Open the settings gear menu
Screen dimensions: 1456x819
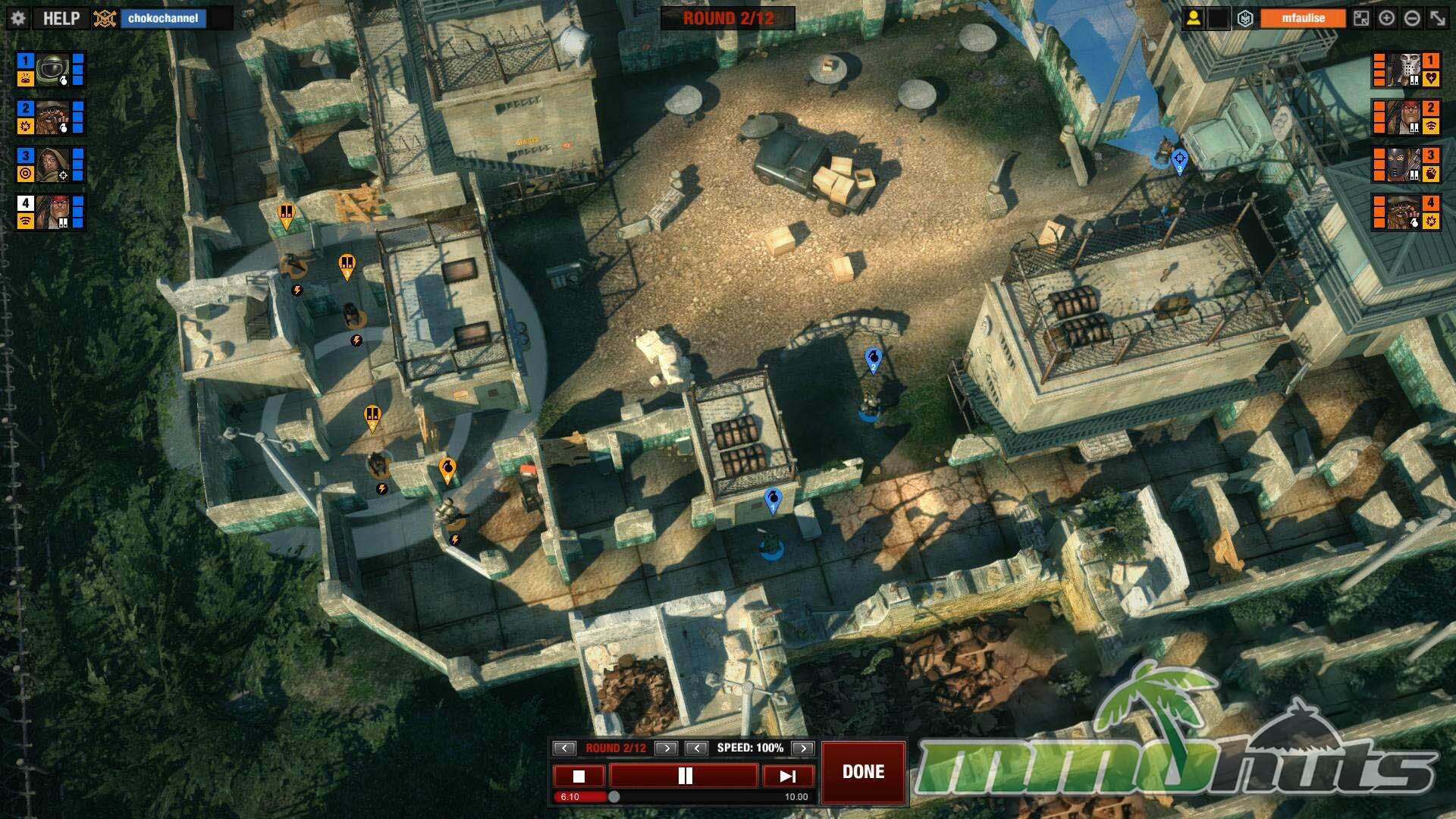pos(18,18)
